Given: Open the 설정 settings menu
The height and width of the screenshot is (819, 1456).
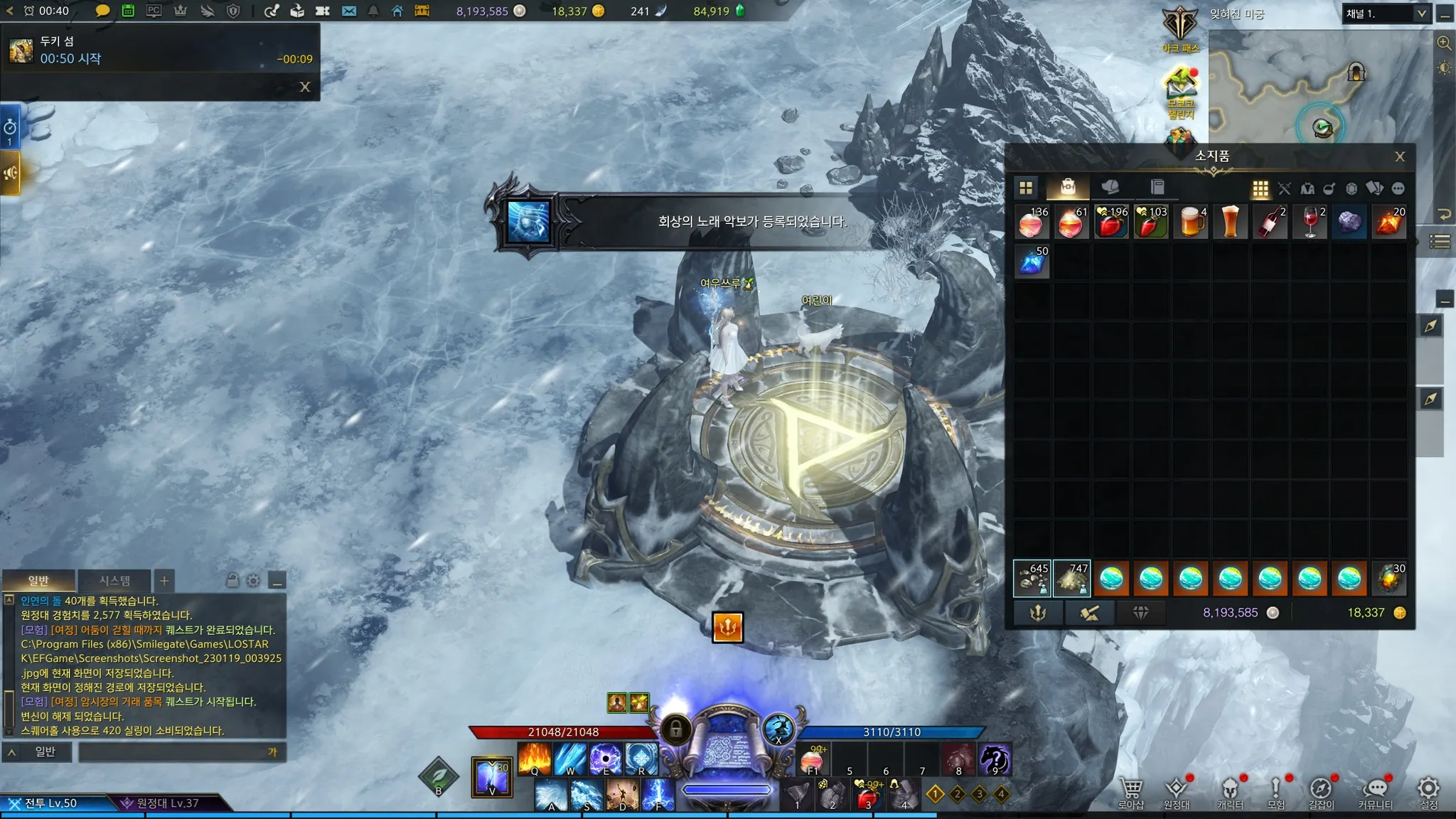Looking at the screenshot, I should (x=1428, y=792).
